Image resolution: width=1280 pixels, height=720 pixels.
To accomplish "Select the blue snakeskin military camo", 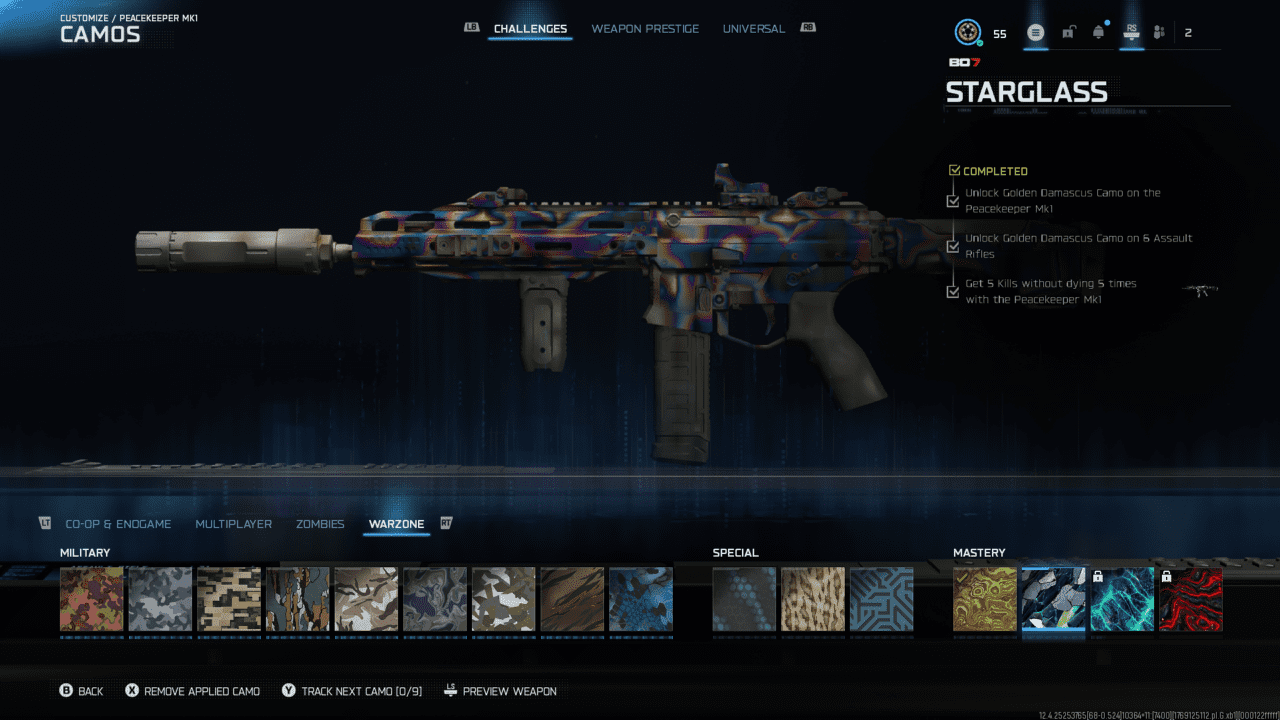I will tap(641, 599).
